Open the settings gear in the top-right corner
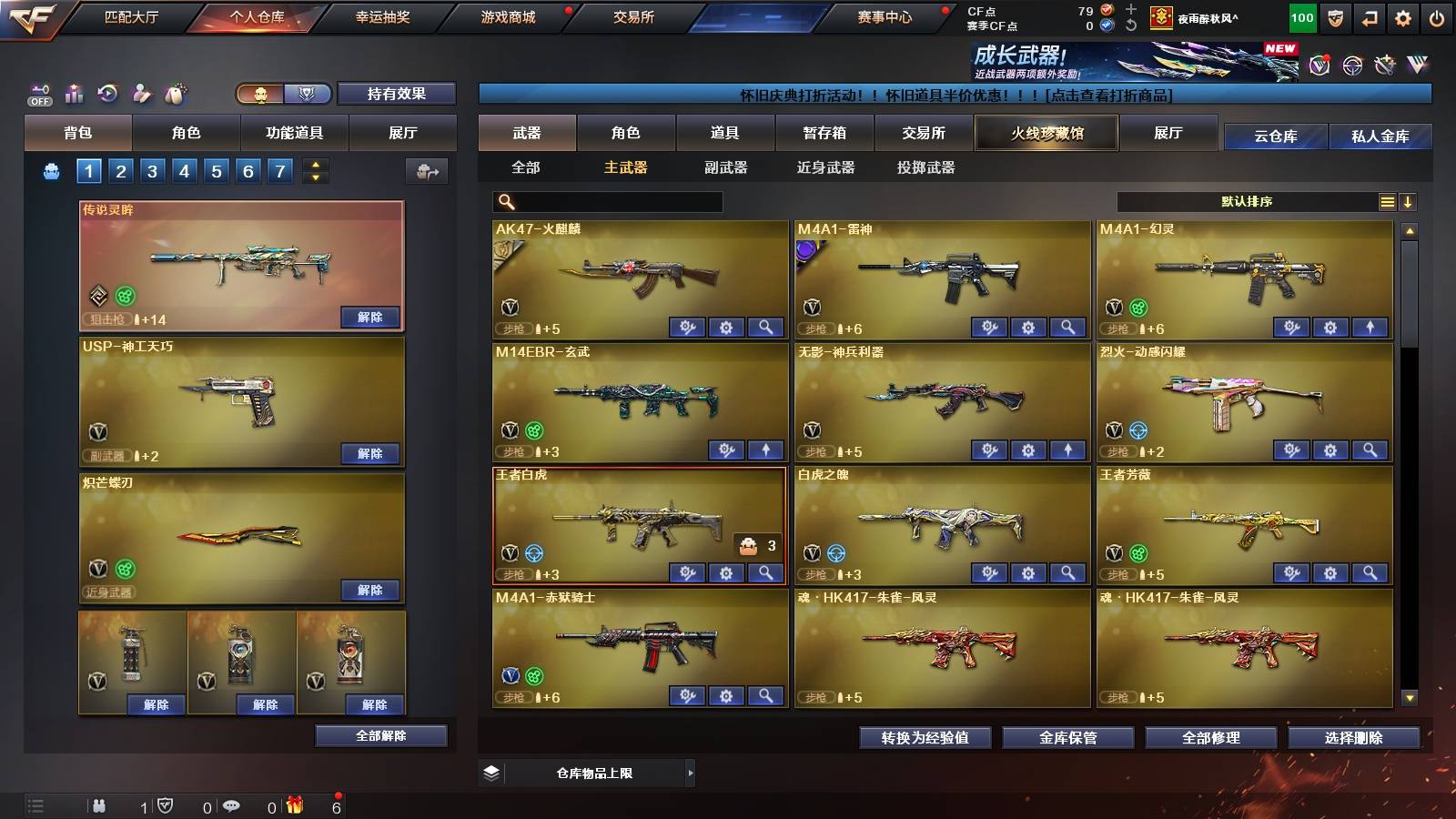This screenshot has height=819, width=1456. 1403,16
